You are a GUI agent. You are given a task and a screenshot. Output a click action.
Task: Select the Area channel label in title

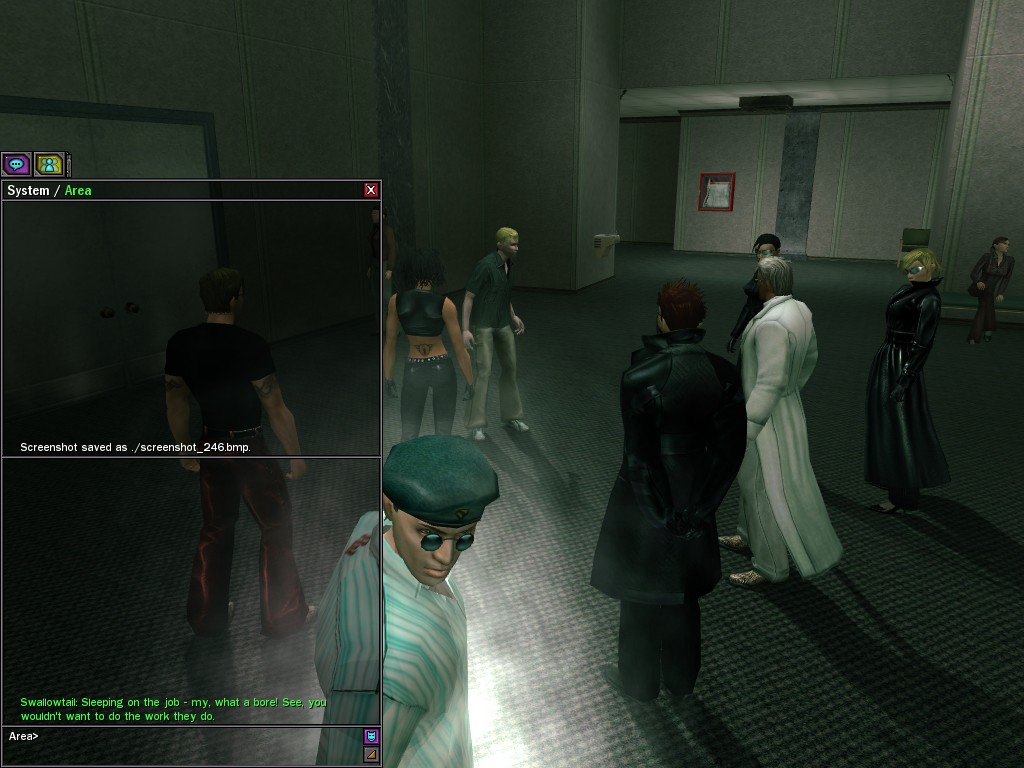coord(78,190)
